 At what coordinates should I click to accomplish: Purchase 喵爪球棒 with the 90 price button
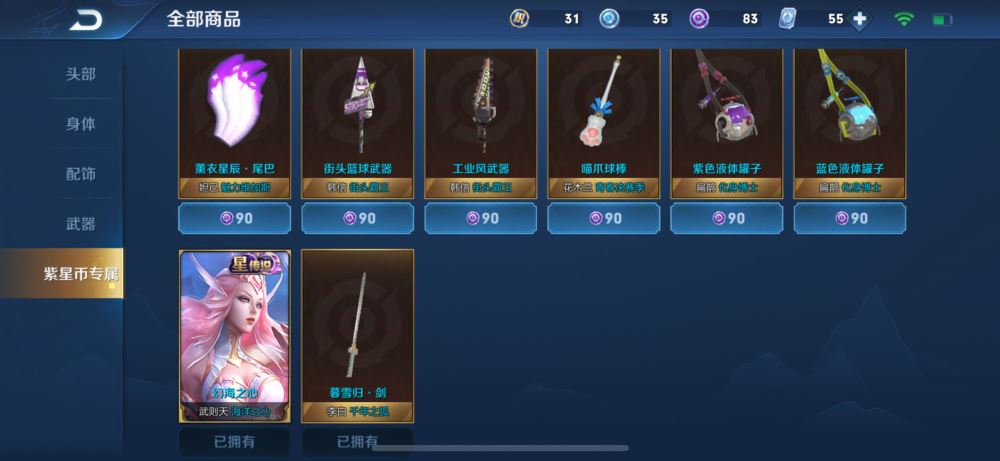(x=604, y=218)
